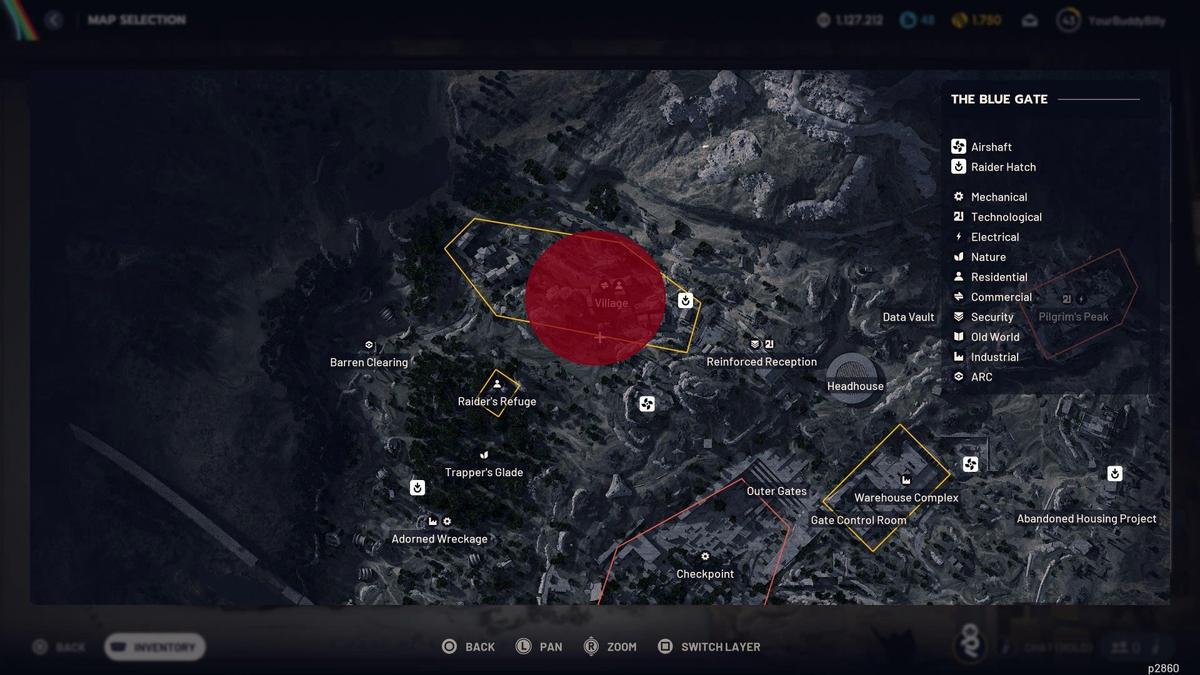The image size is (1200, 675).
Task: Select the Warehouse Complex marker
Action: pos(906,497)
